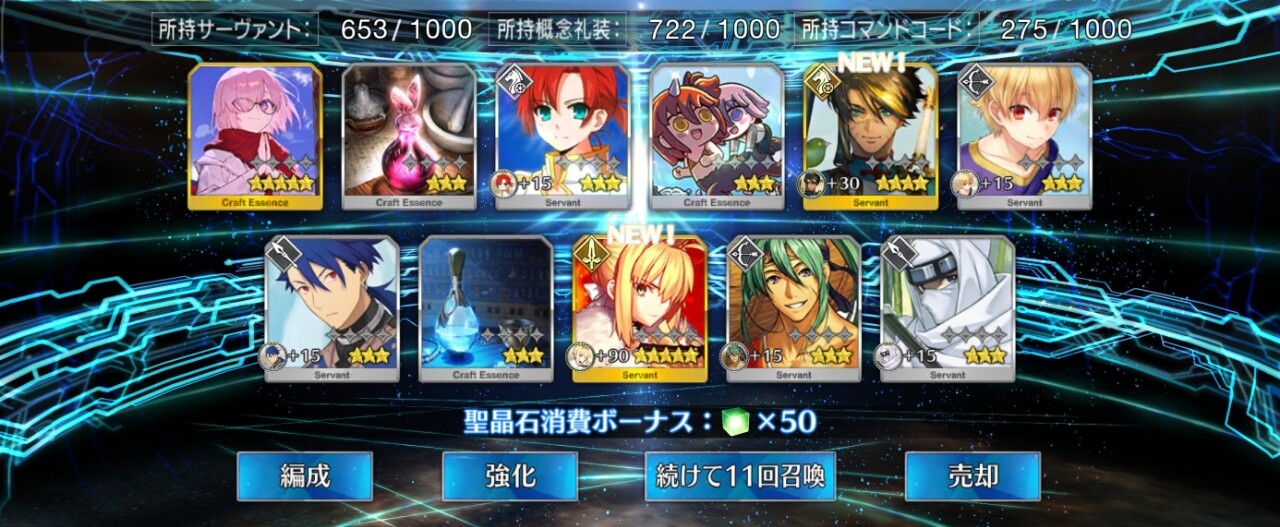
Task: Choose the blue-haired lancer Servant card
Action: [x=332, y=308]
